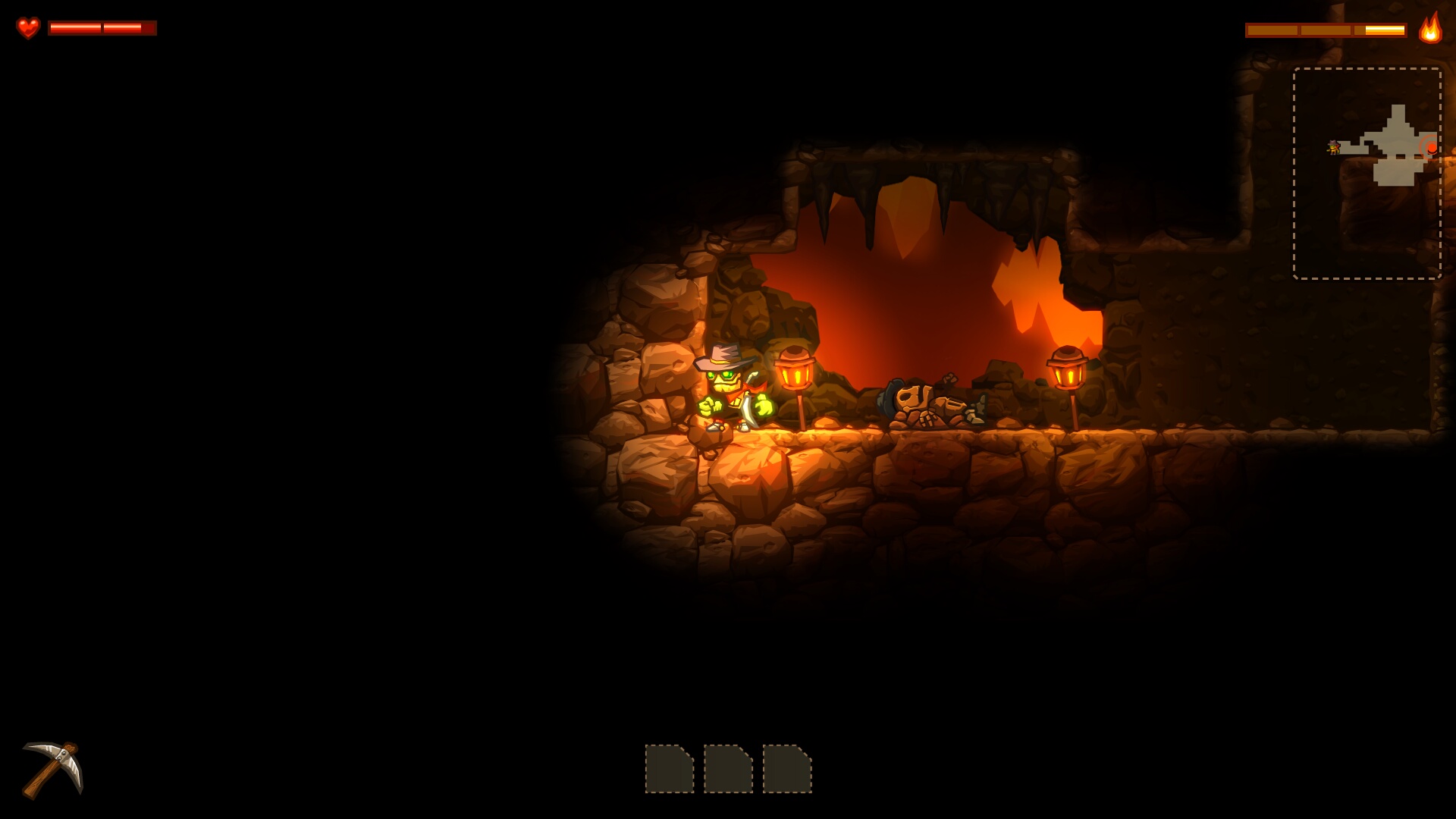The width and height of the screenshot is (1456, 819).
Task: Select the pickaxe tool icon
Action: (52, 770)
